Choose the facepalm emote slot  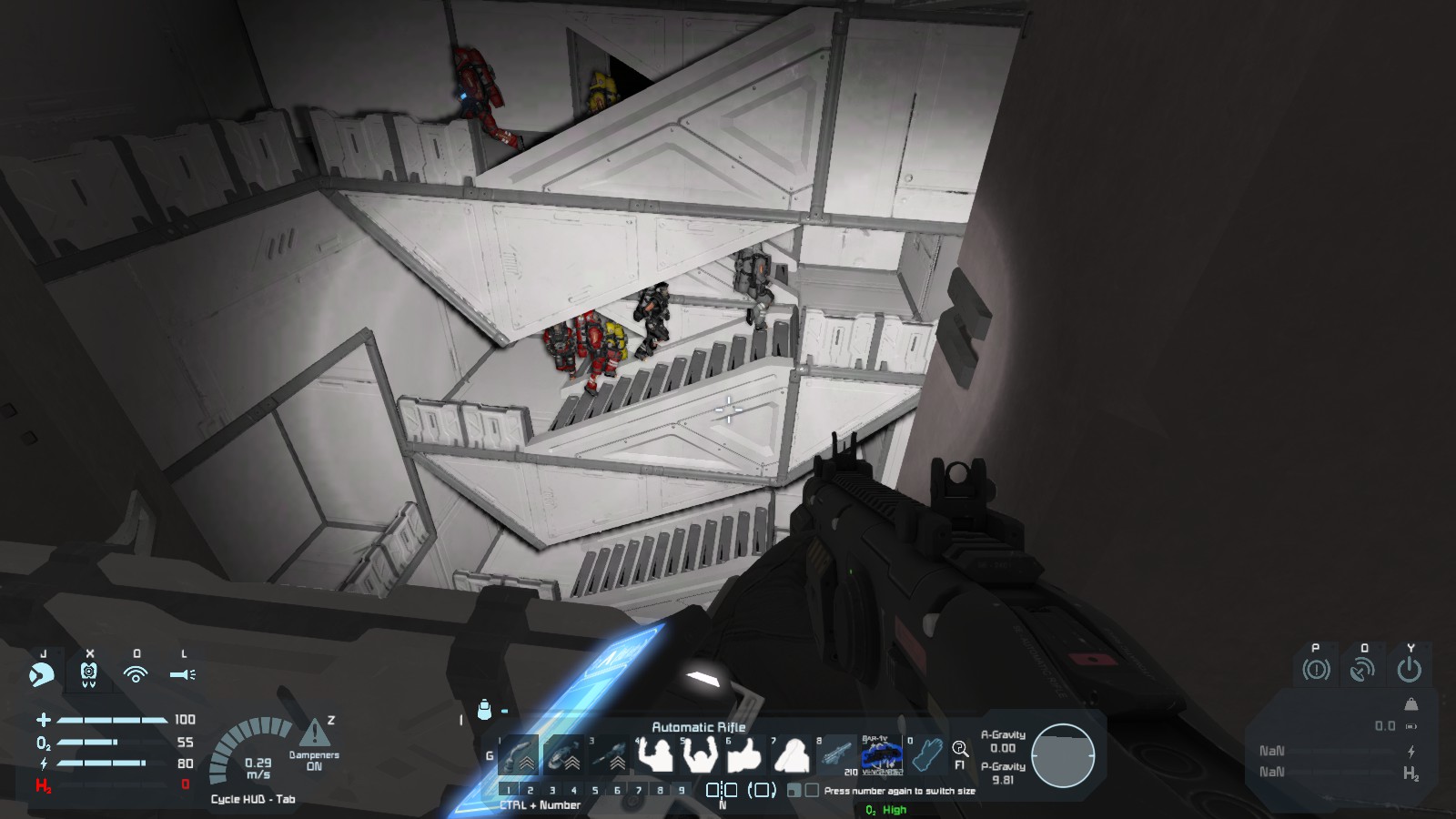(x=791, y=754)
